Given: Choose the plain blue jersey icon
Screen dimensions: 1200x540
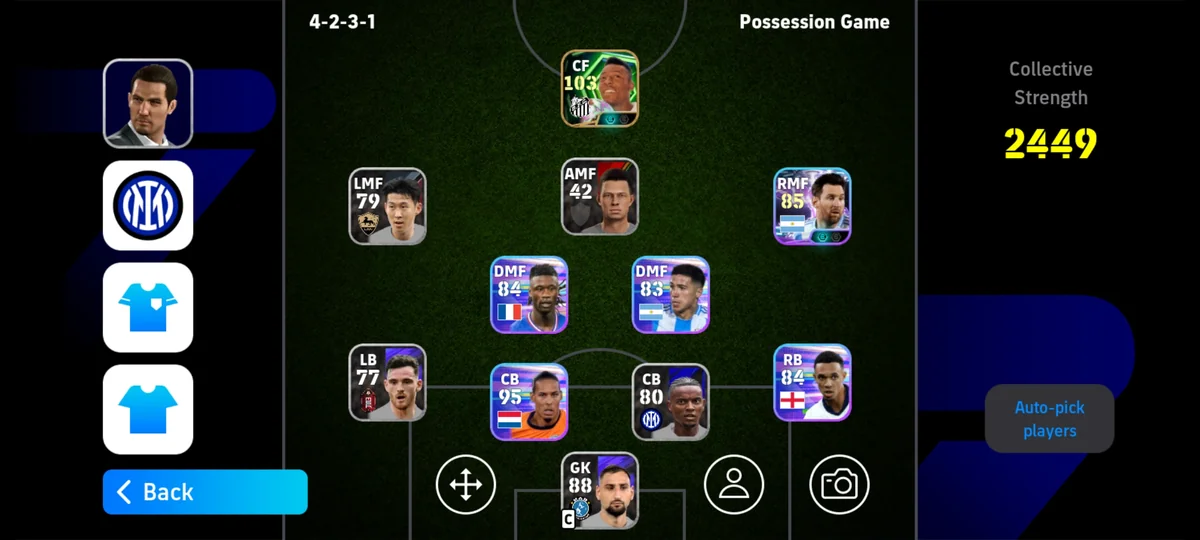Looking at the screenshot, I should [x=148, y=409].
